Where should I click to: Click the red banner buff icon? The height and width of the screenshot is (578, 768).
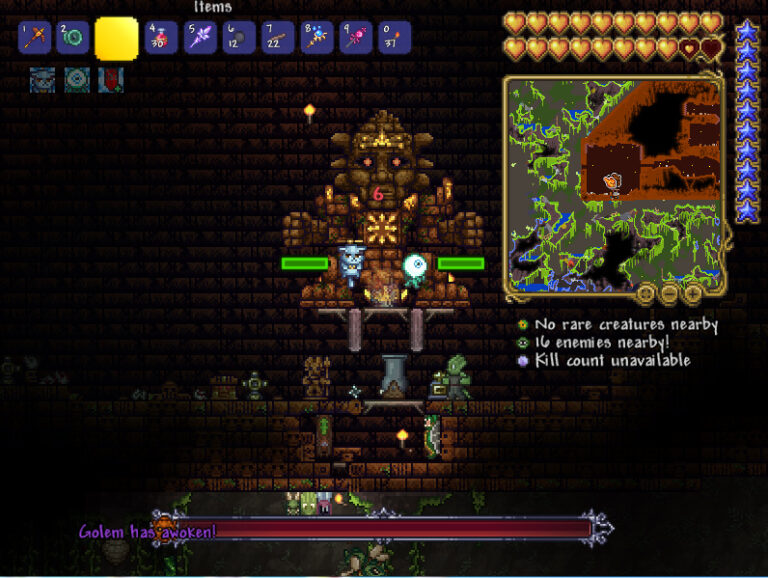coord(110,79)
